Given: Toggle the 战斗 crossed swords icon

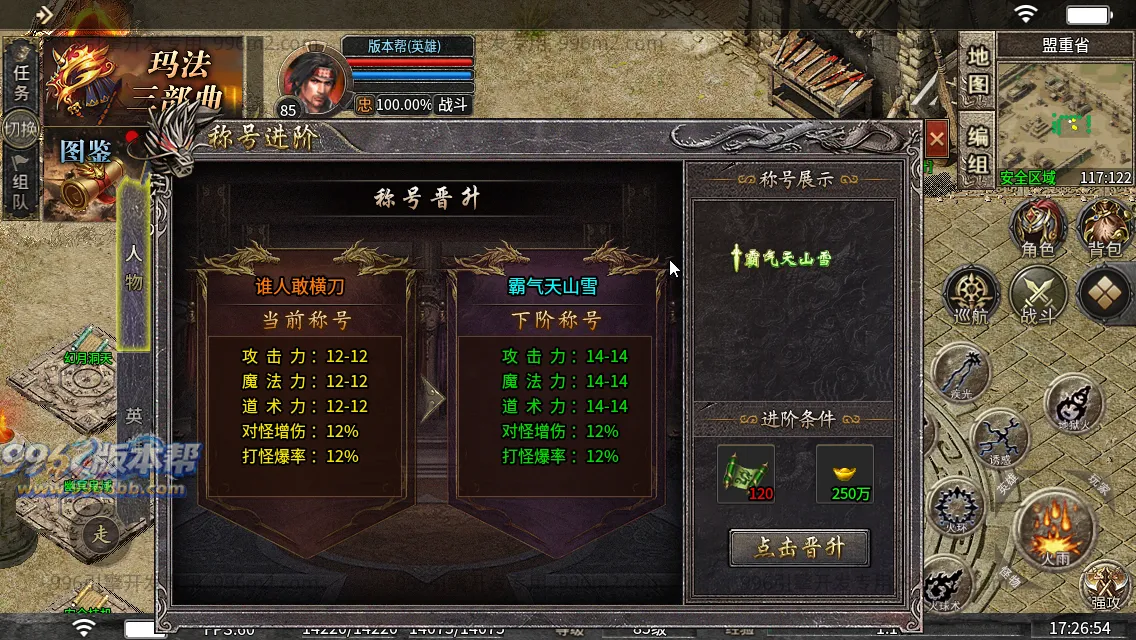Looking at the screenshot, I should coord(1038,296).
